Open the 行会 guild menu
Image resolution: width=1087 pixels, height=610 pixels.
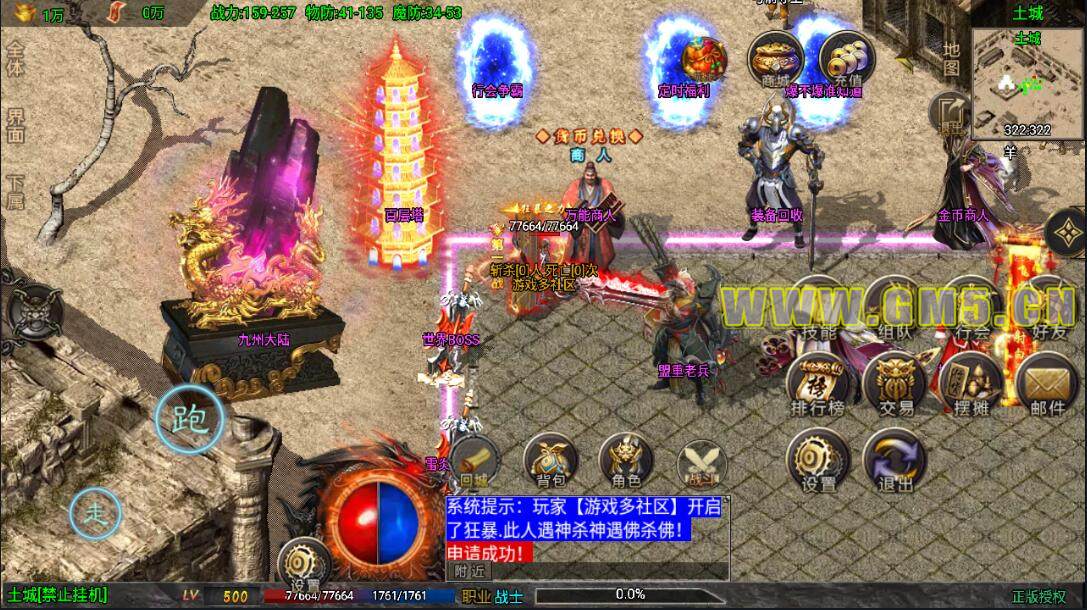click(971, 305)
